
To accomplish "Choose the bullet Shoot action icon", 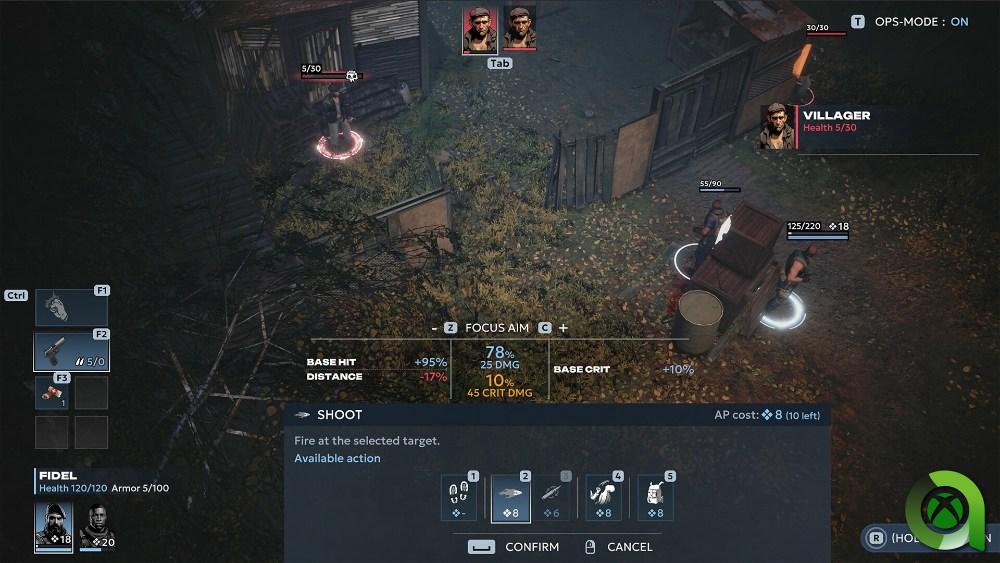I will coord(511,498).
